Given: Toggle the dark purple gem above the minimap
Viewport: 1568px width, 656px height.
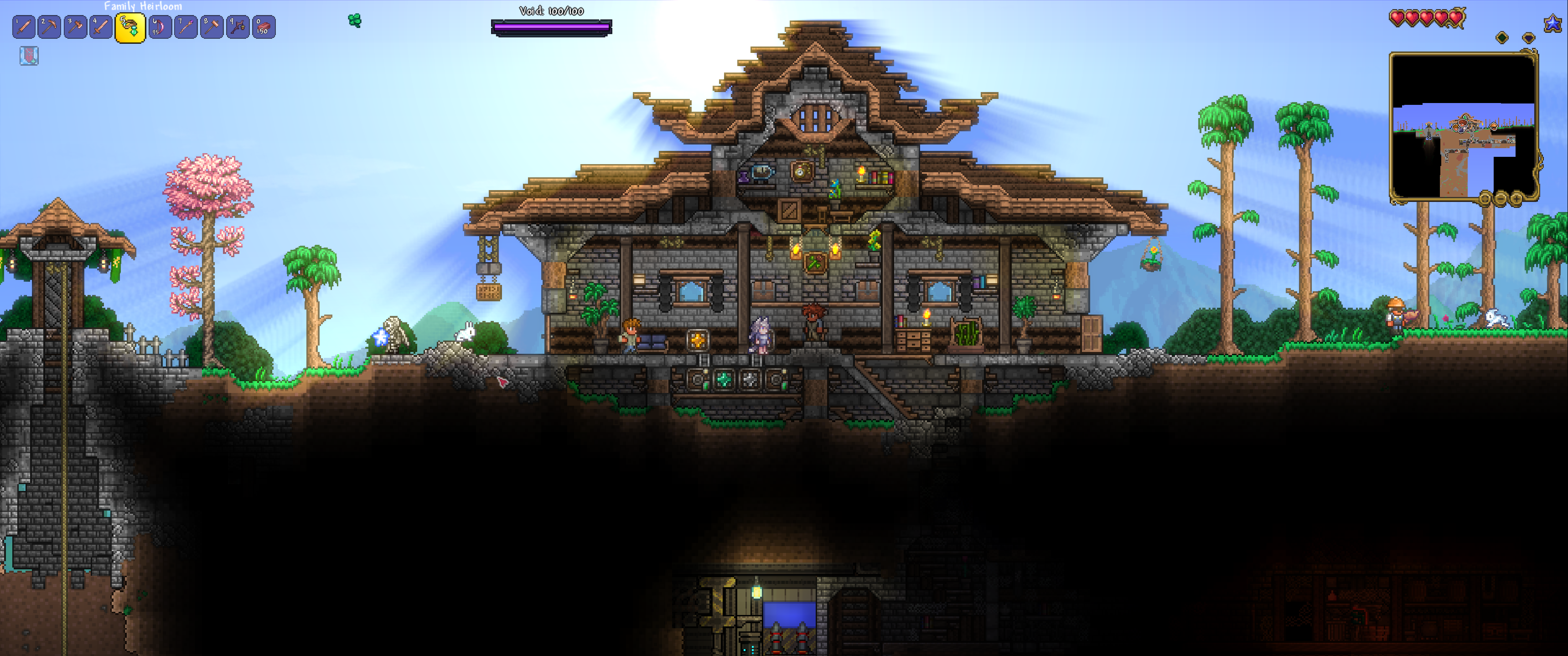Looking at the screenshot, I should click(1528, 38).
